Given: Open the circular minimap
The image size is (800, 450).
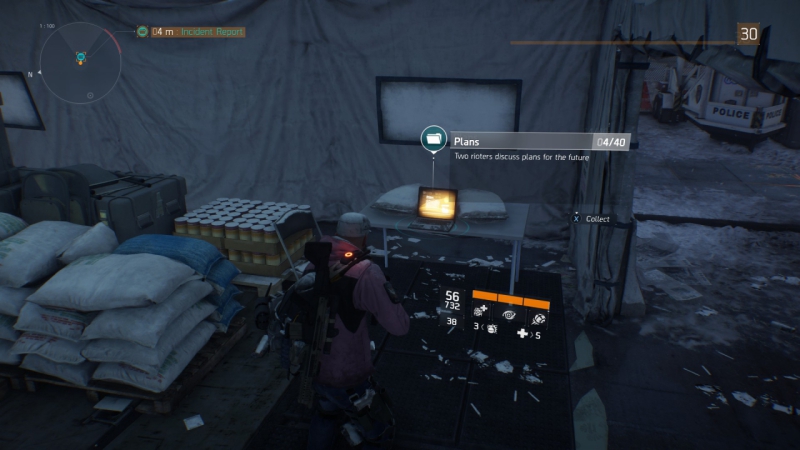Looking at the screenshot, I should tap(80, 62).
